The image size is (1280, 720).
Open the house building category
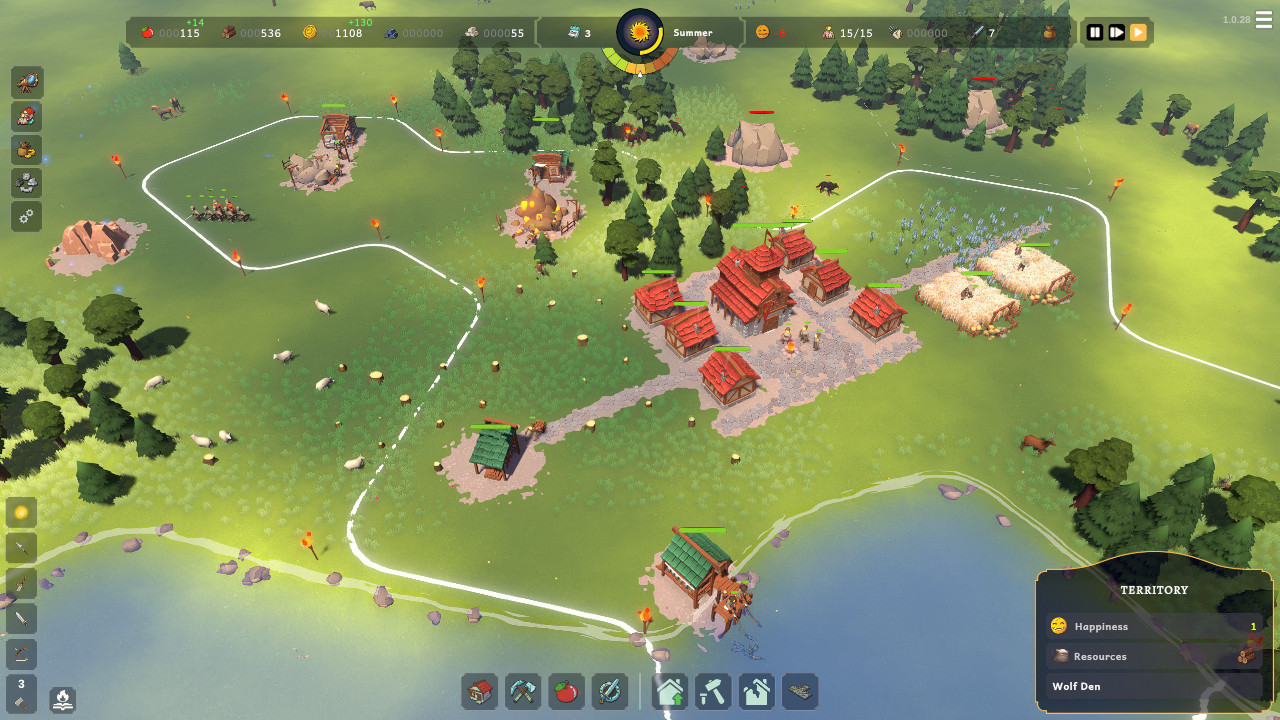[x=480, y=691]
